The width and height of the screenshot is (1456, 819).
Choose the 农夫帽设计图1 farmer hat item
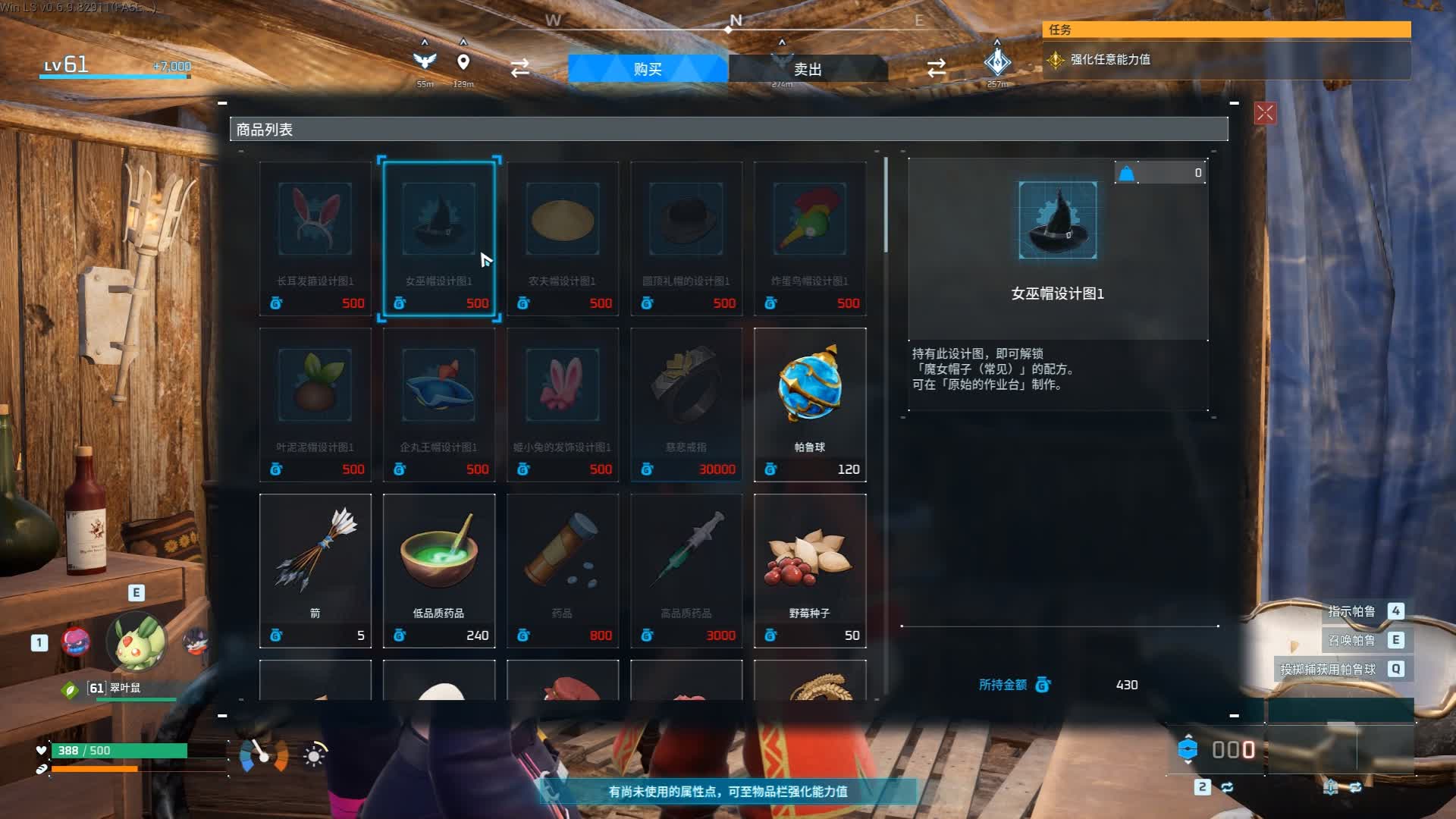click(x=562, y=238)
